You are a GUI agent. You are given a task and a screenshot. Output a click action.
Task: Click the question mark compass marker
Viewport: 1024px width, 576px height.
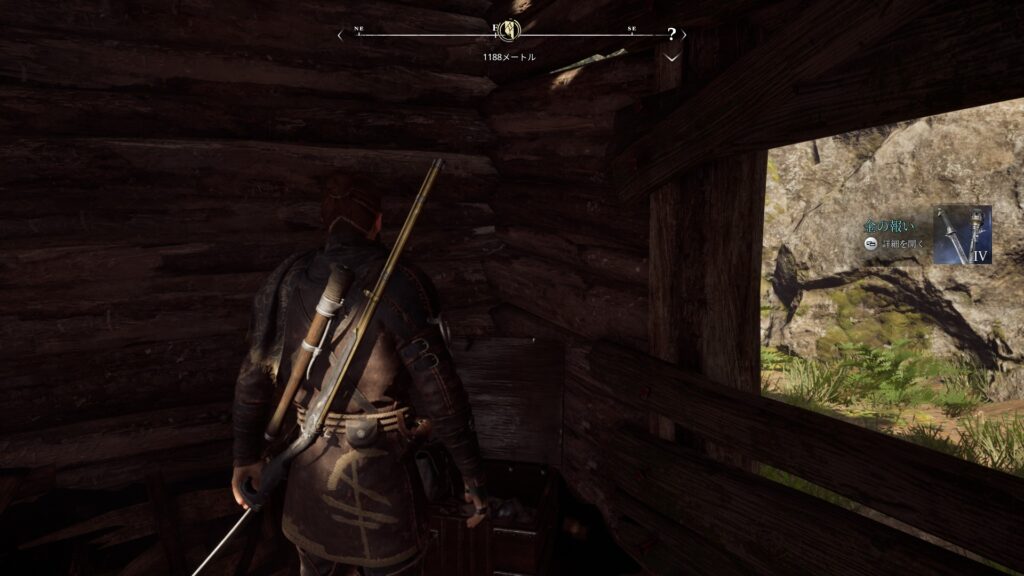[671, 34]
